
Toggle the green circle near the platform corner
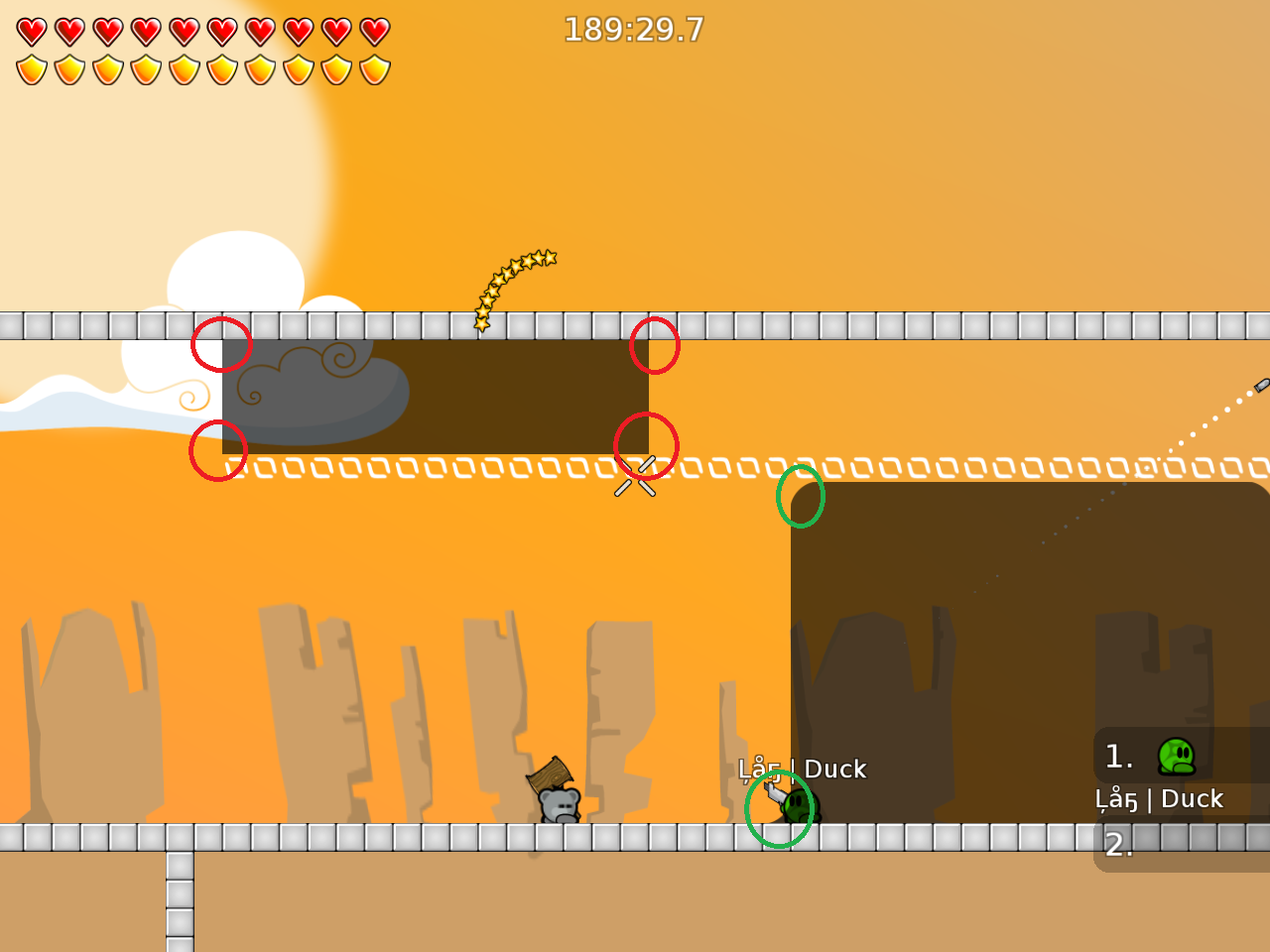click(801, 498)
